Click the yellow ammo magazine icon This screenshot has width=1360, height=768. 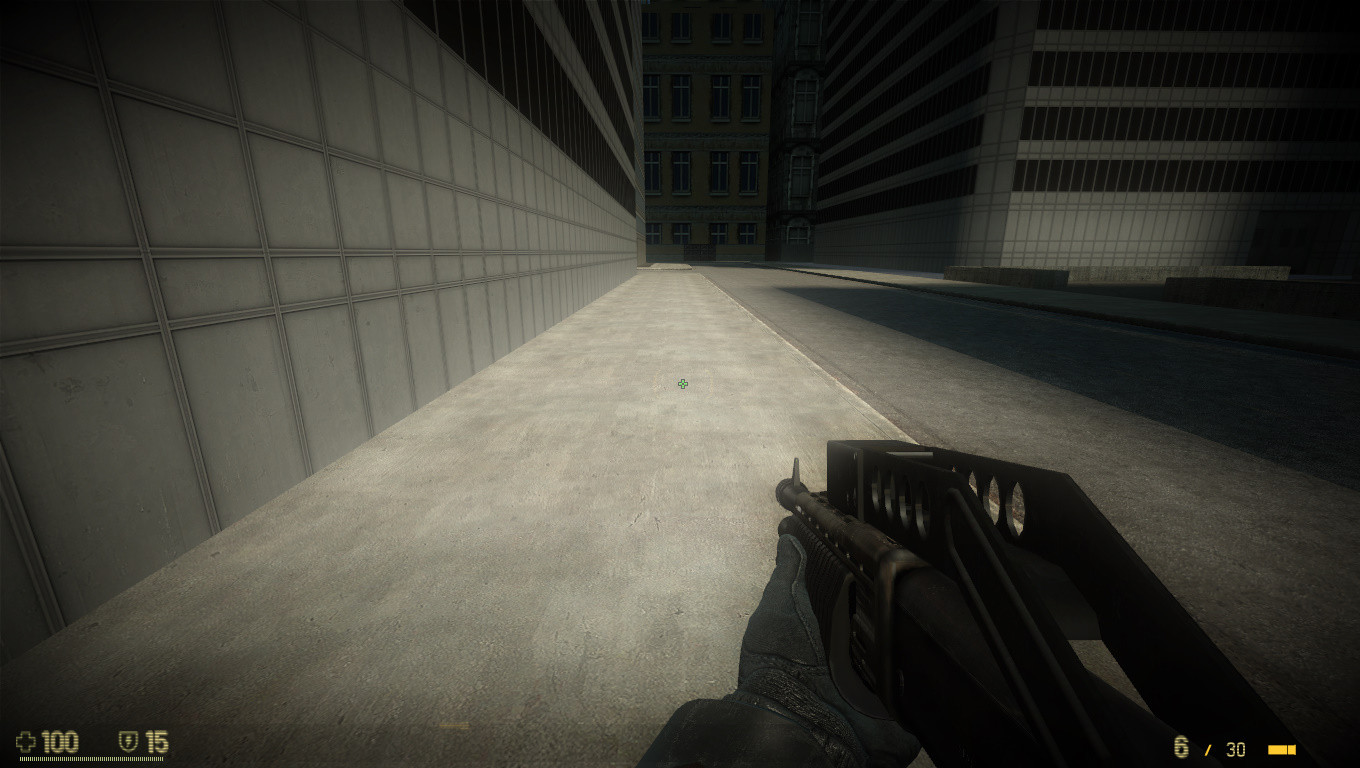[1278, 749]
